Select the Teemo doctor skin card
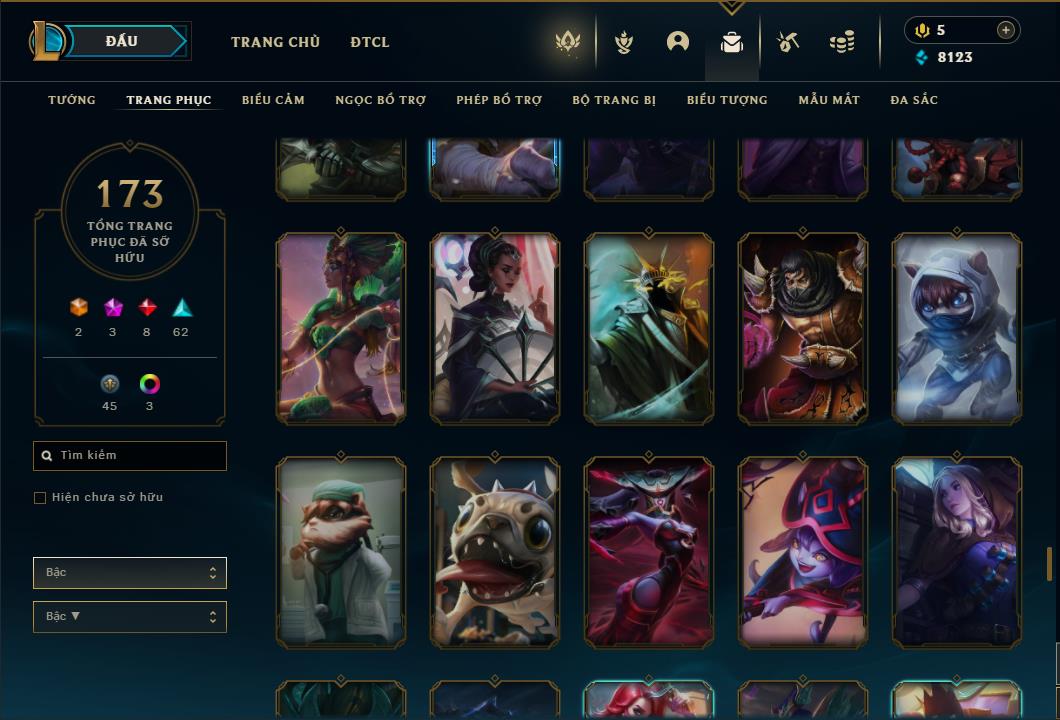The width and height of the screenshot is (1060, 720). pos(341,551)
